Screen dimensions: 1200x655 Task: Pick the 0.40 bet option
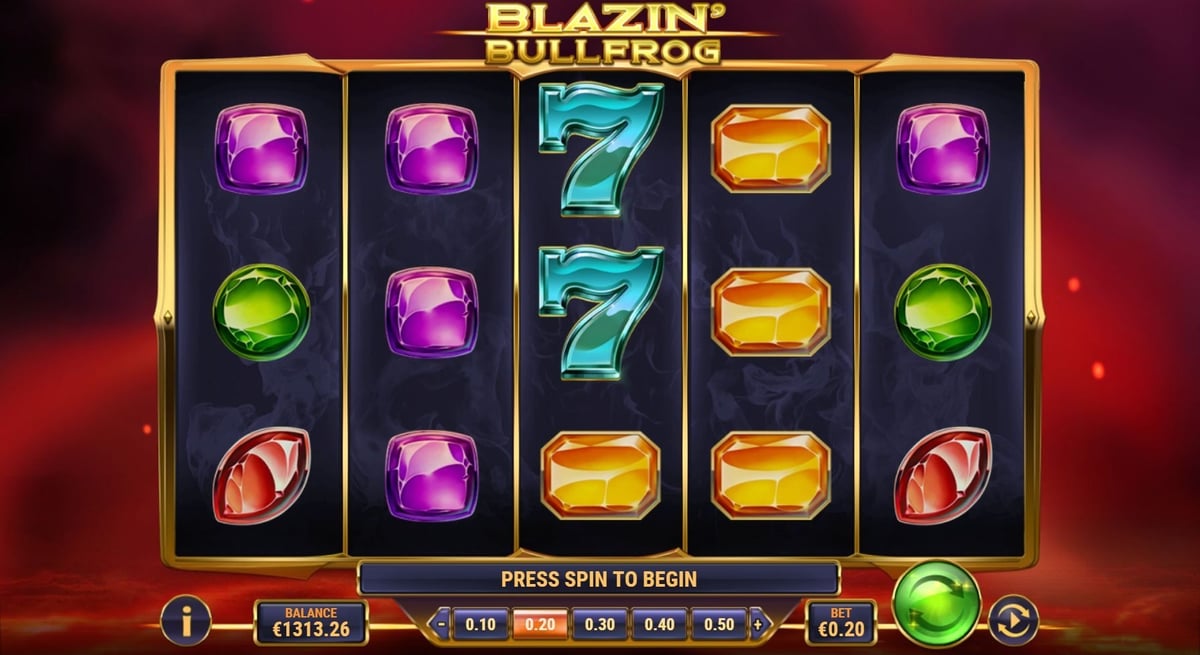click(x=659, y=624)
